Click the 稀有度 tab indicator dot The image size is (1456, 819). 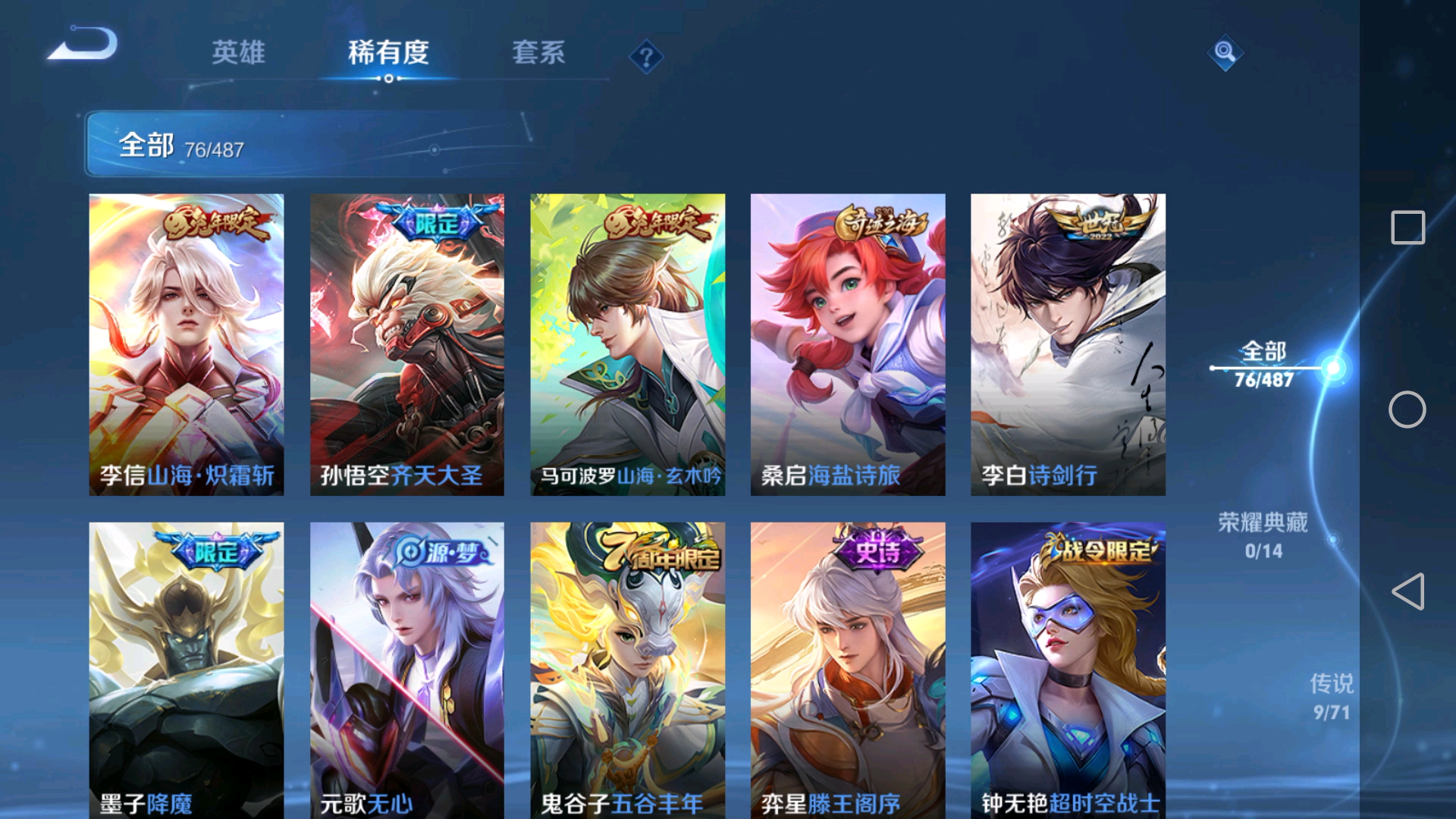(390, 77)
